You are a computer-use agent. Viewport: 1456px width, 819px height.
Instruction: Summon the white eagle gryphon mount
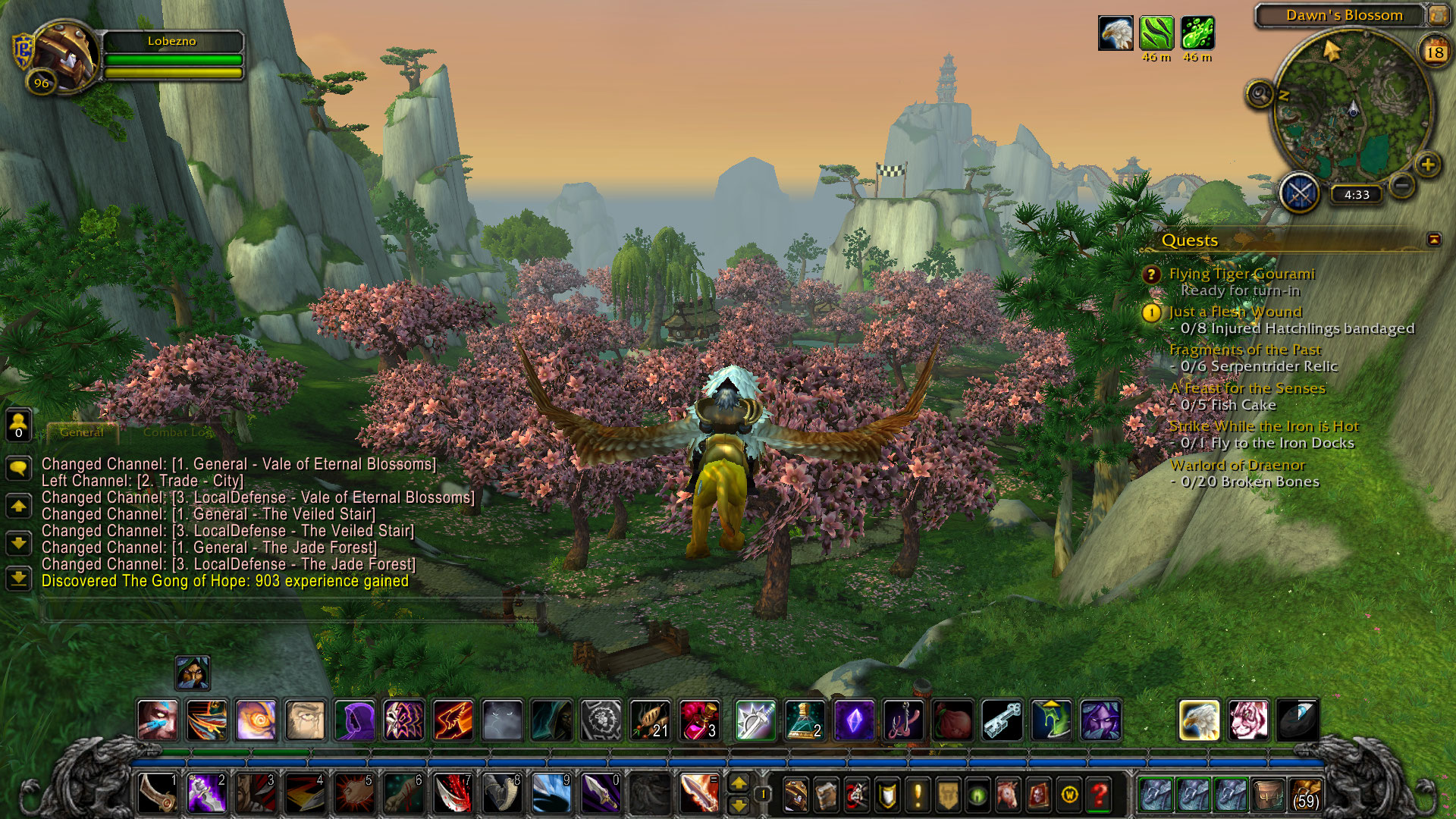point(1199,720)
